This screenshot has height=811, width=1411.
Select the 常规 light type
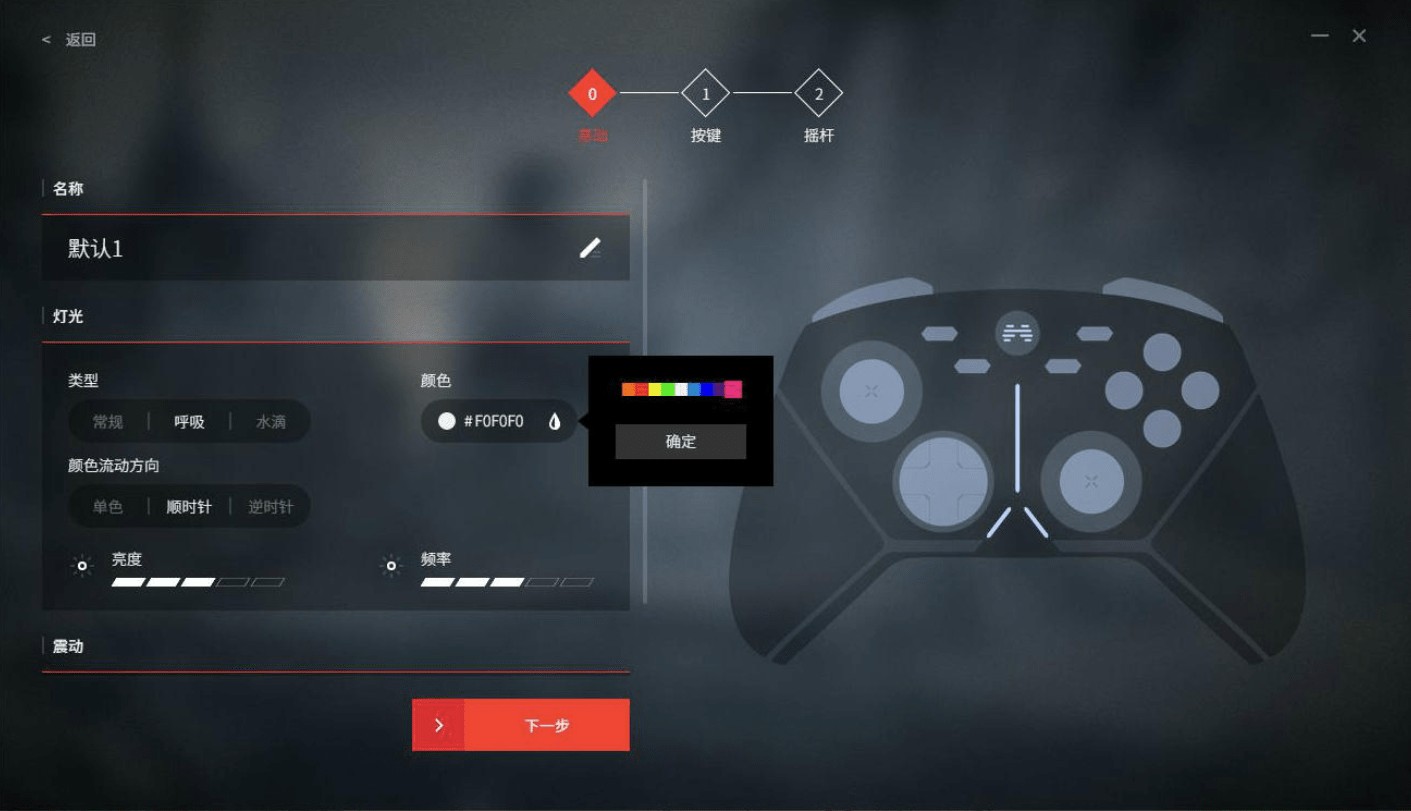108,422
